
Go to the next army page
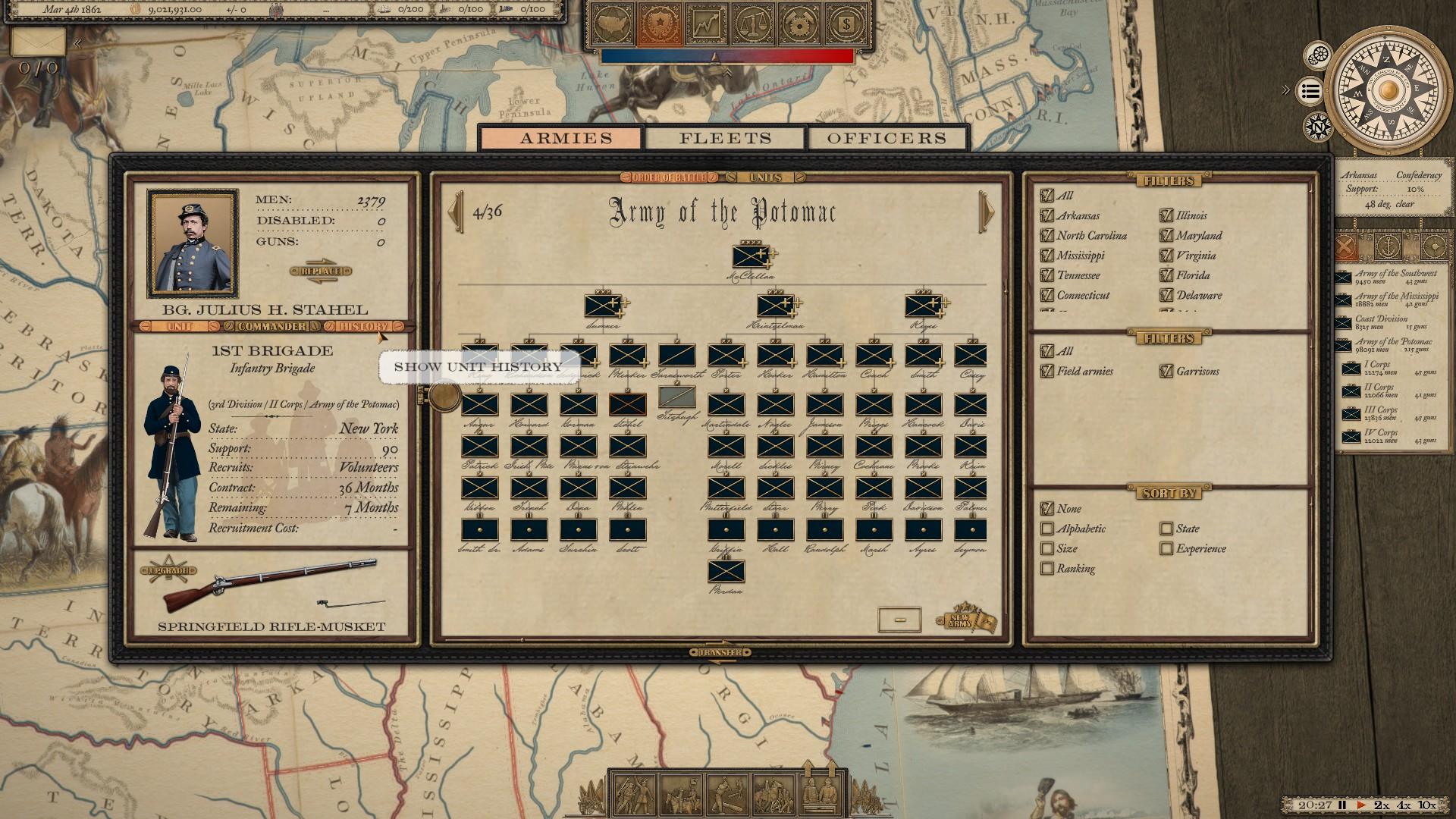tap(987, 212)
